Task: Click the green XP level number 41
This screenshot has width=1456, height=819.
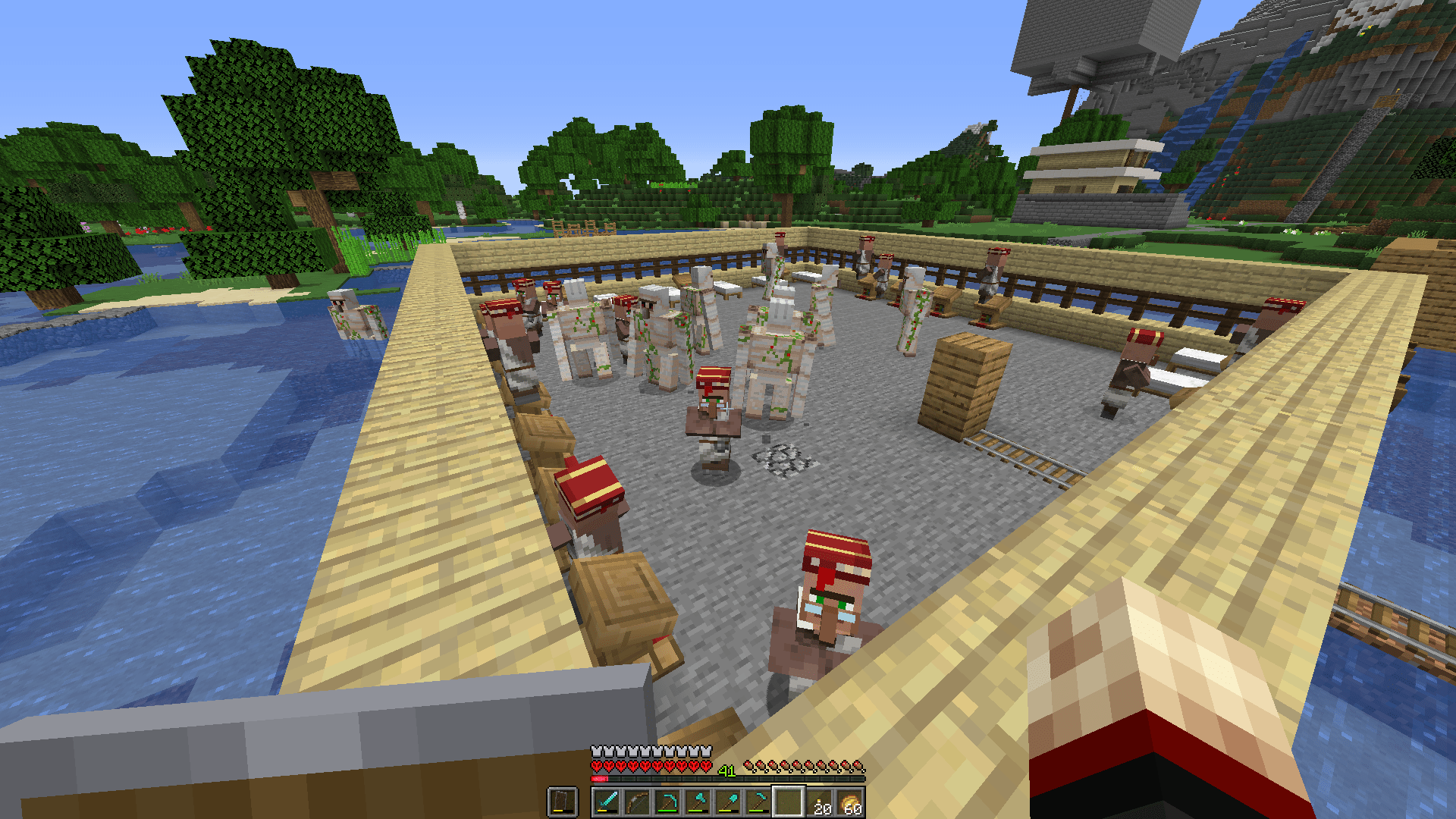Action: (x=726, y=770)
